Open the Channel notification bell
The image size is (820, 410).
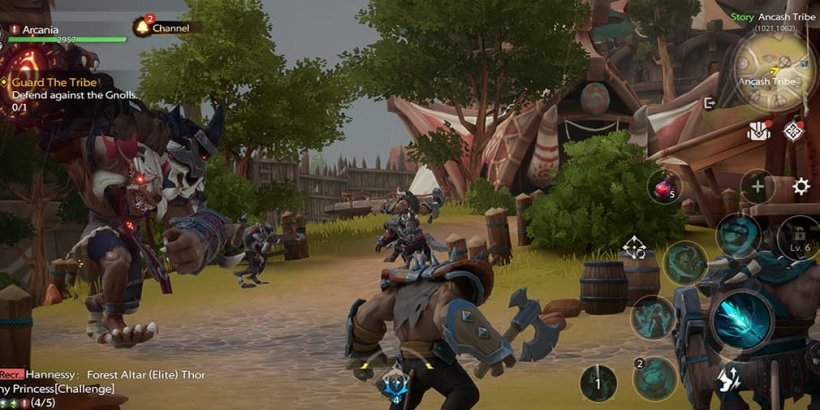142,28
